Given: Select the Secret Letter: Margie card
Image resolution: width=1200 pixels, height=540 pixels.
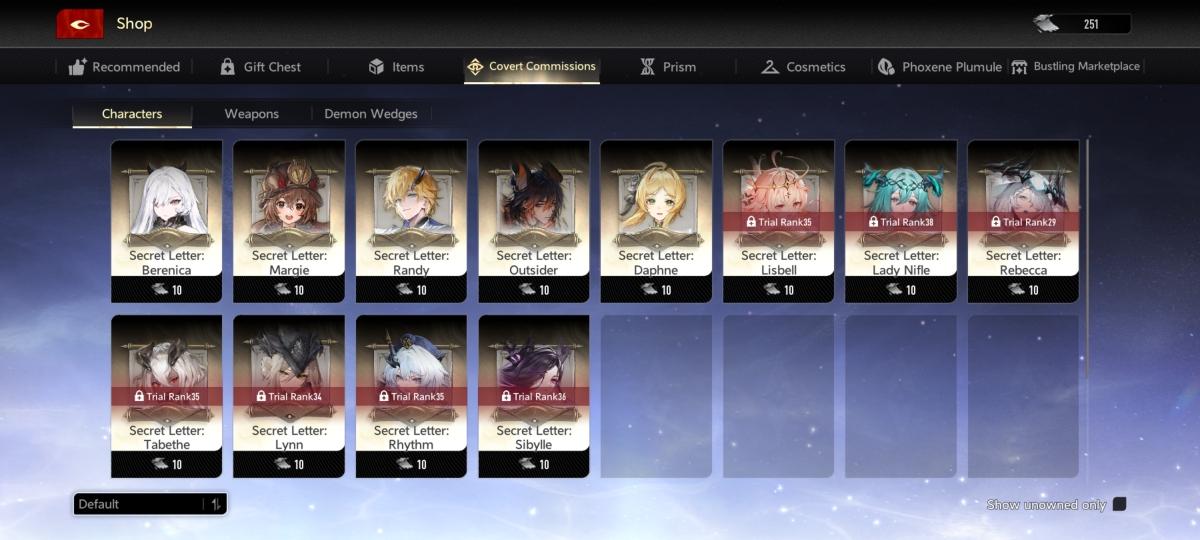Looking at the screenshot, I should coord(289,221).
